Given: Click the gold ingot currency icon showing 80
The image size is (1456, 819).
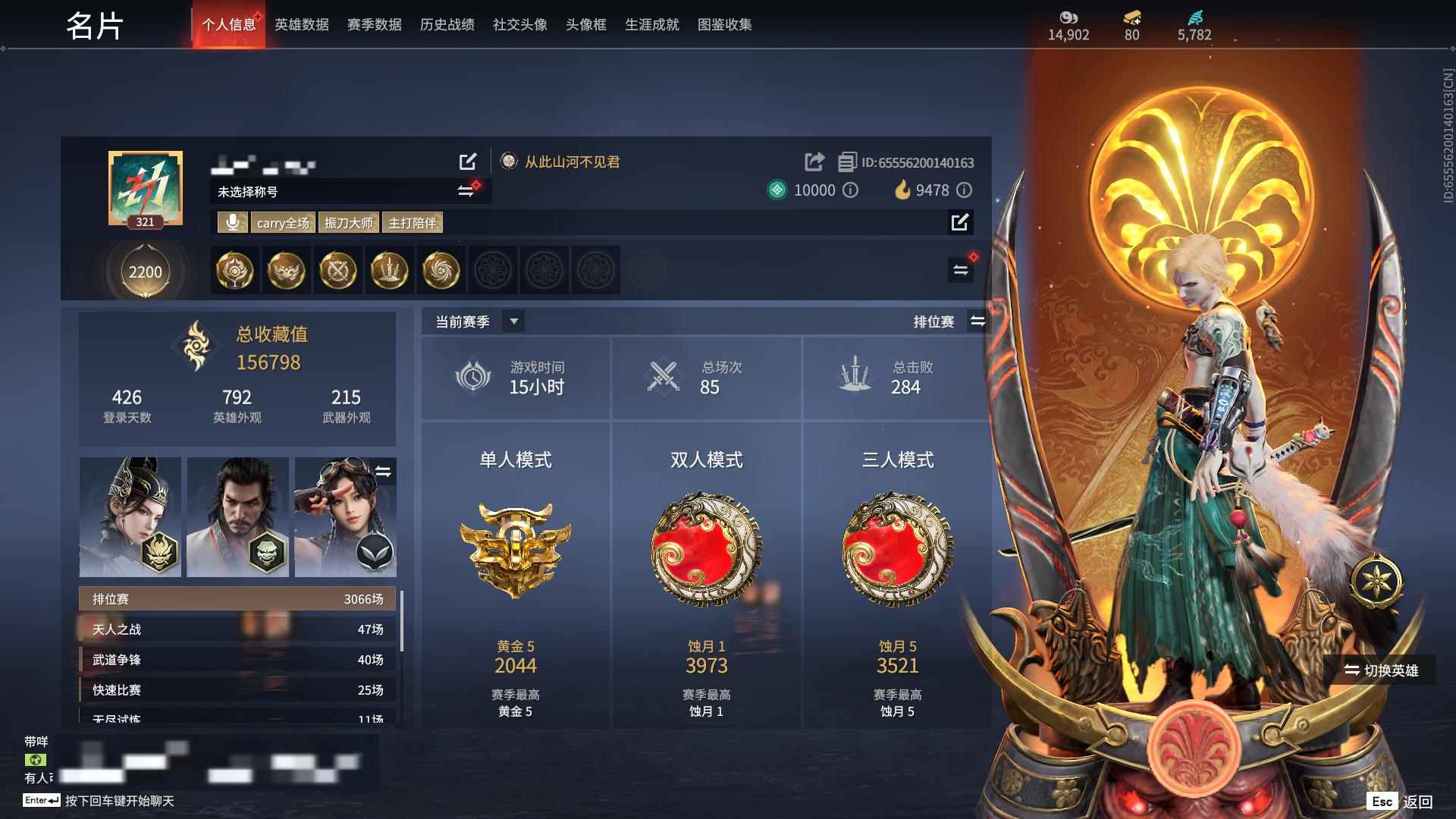Looking at the screenshot, I should click(x=1131, y=16).
